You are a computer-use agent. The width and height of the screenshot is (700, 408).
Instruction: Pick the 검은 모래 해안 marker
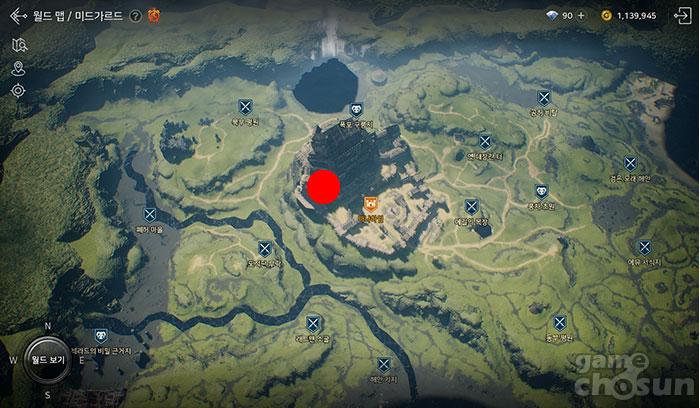point(630,163)
